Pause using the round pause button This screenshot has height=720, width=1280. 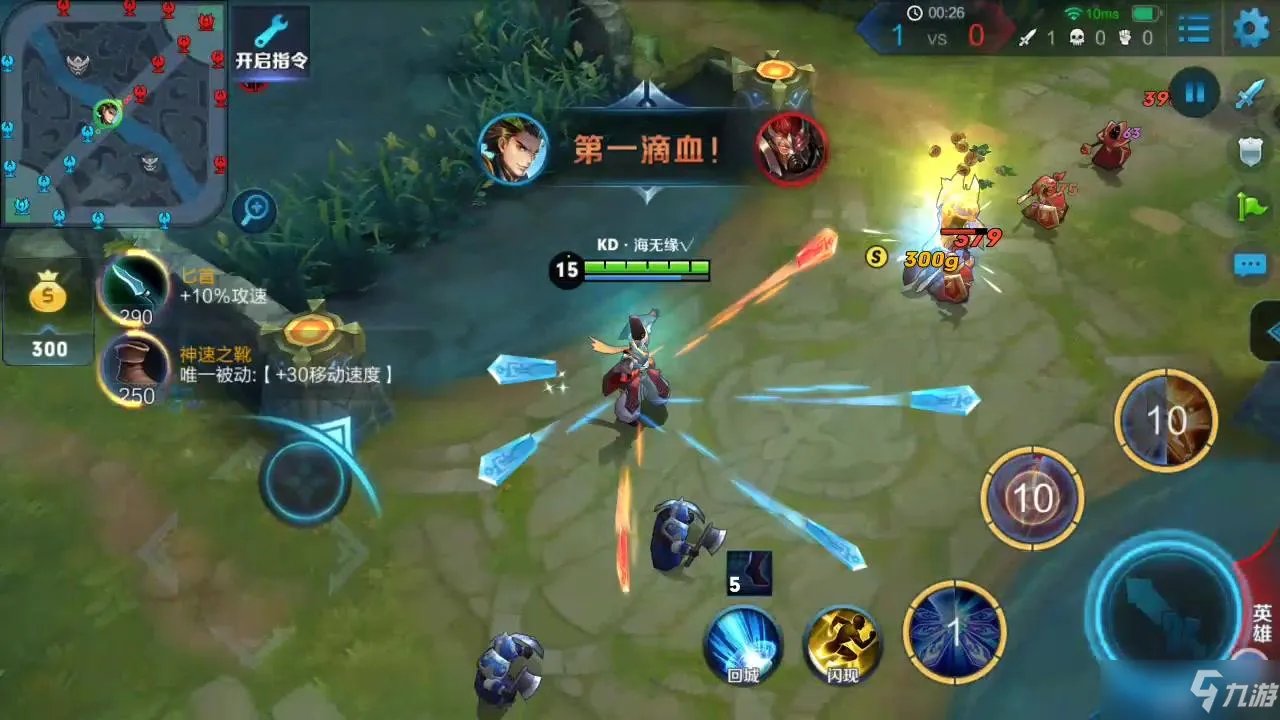pyautogui.click(x=1195, y=95)
